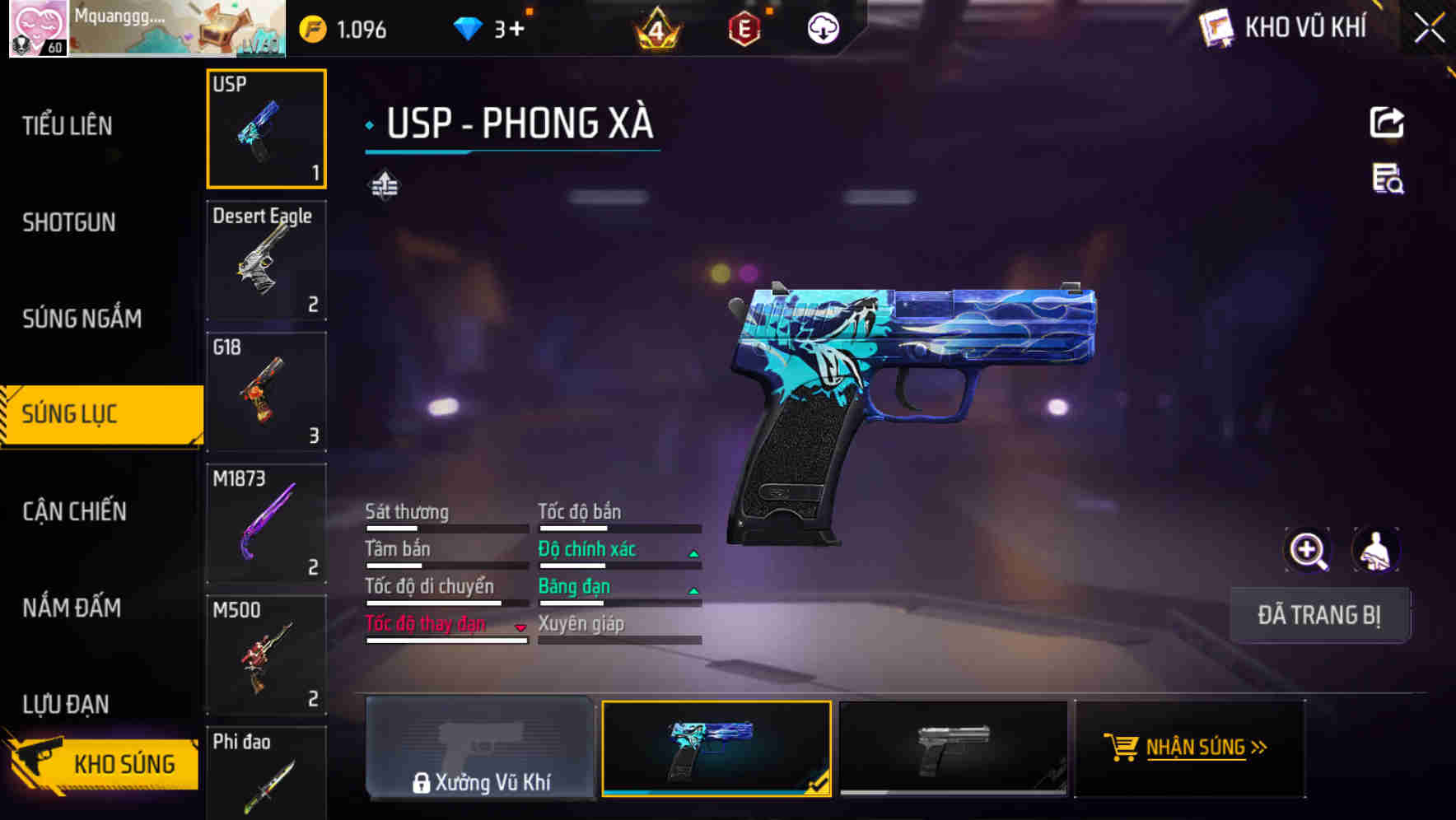1456x820 pixels.
Task: Open the attachment slot icon below weapon name
Action: pos(384,184)
